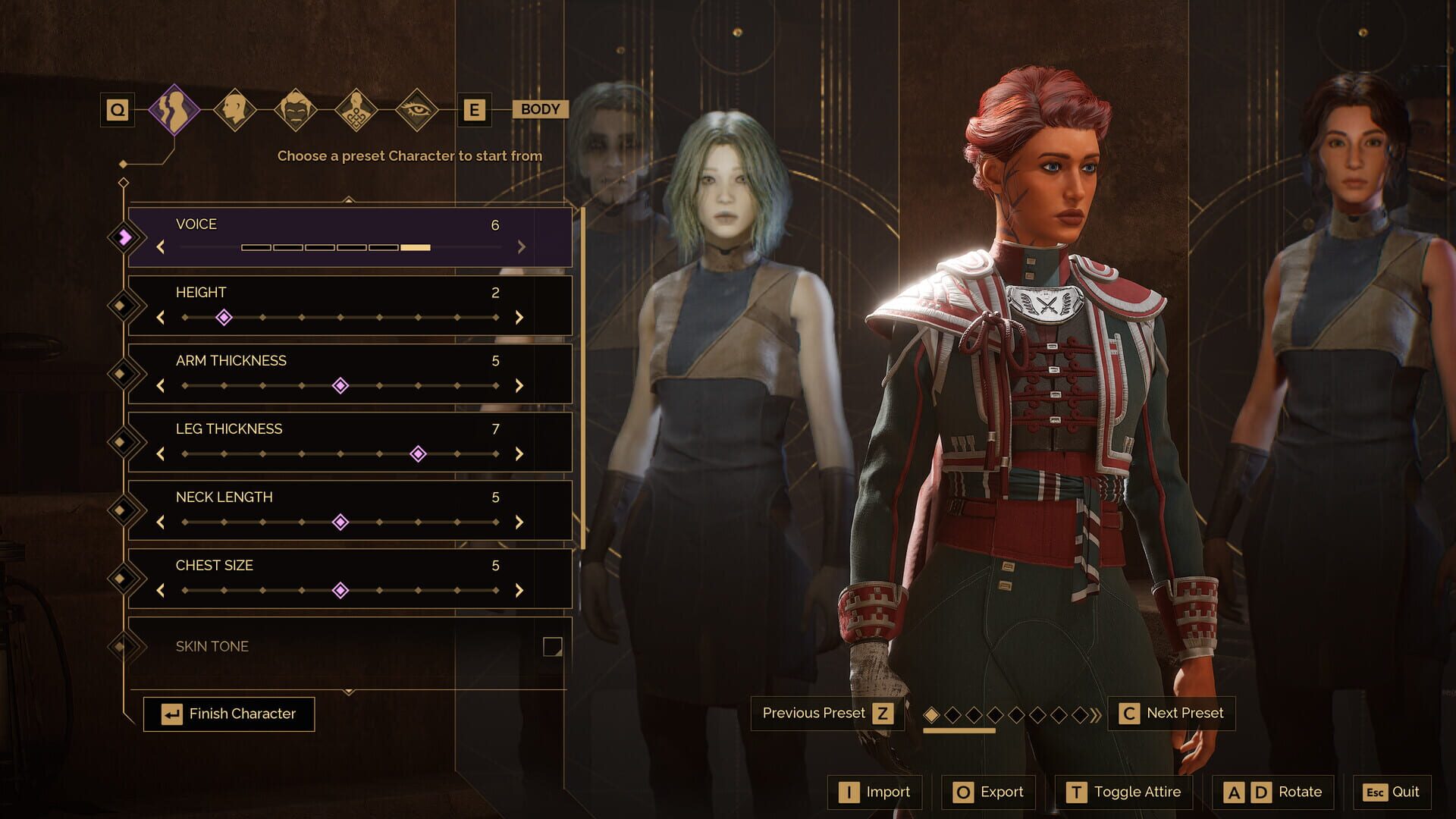This screenshot has height=819, width=1456.
Task: Click the Finish Character button
Action: click(229, 714)
